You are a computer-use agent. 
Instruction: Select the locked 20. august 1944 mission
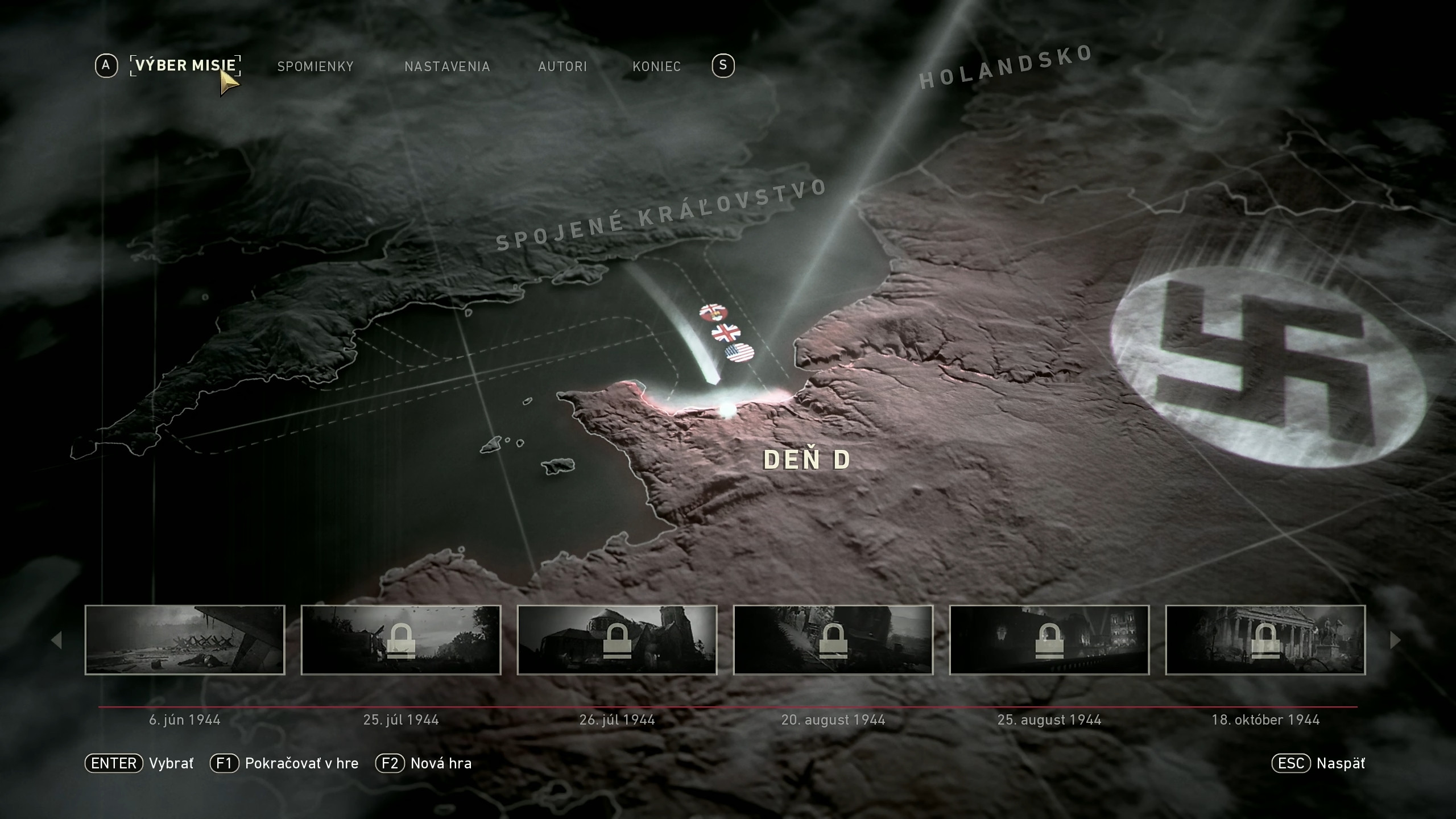point(833,640)
